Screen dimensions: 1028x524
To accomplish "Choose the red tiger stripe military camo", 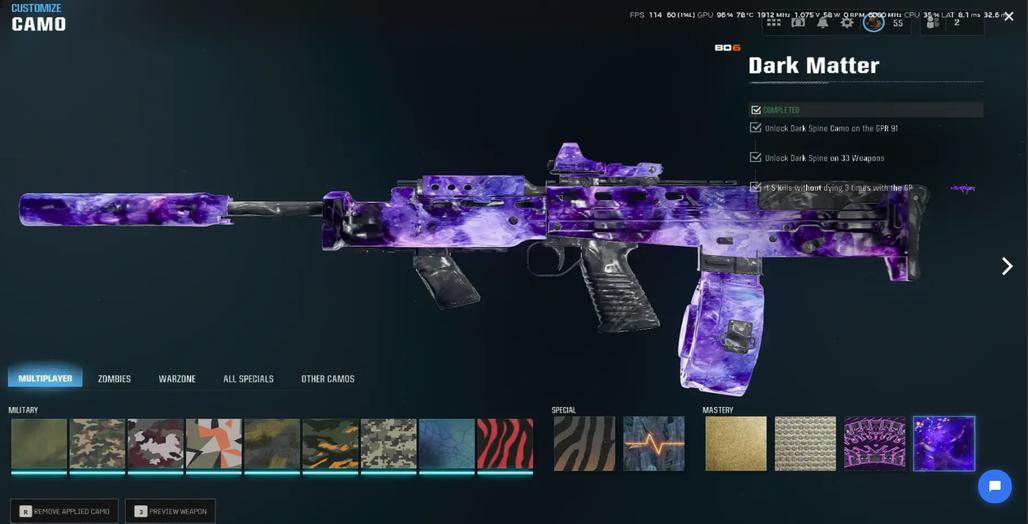I will [505, 443].
